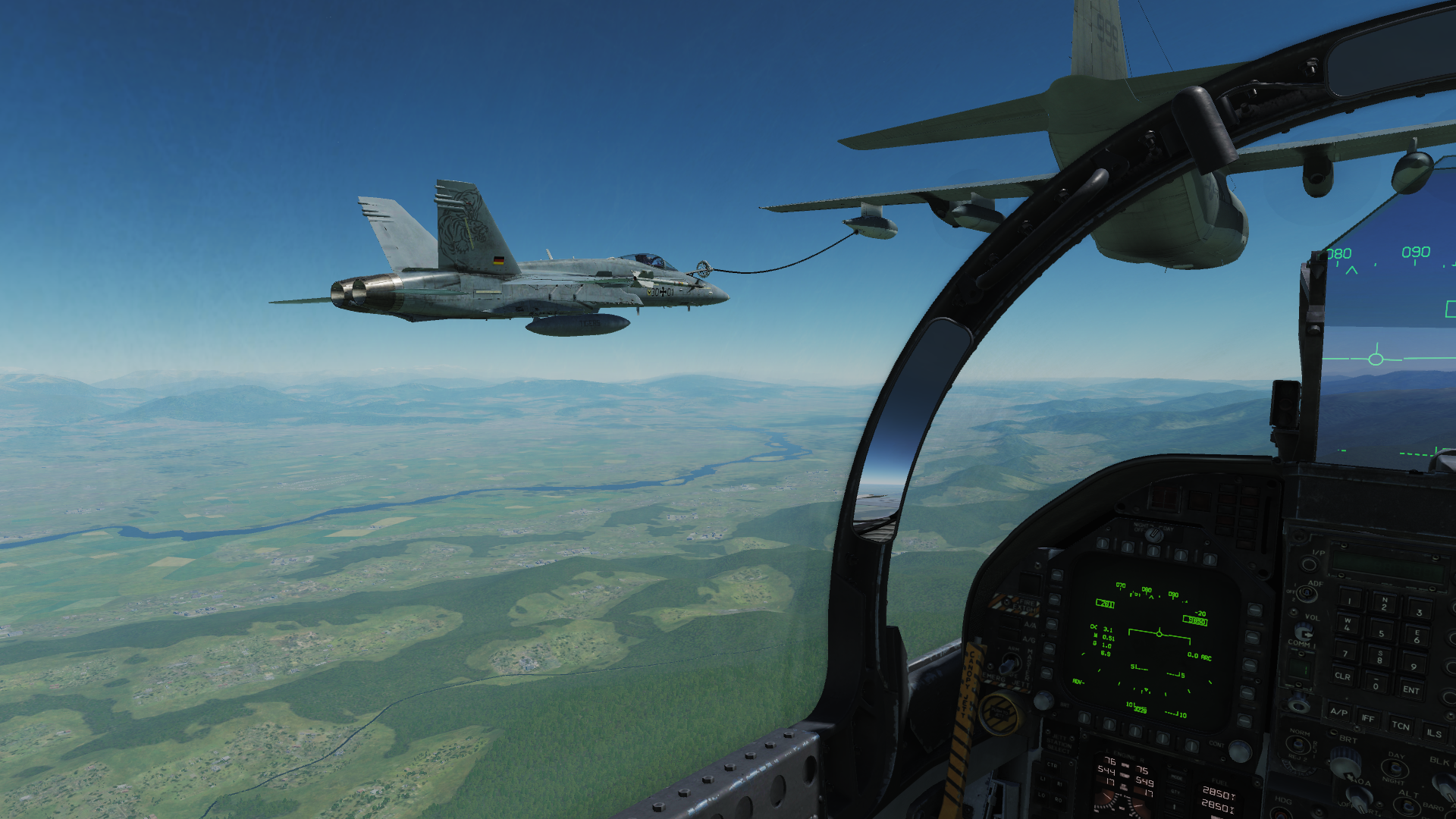
Task: Click the COMM 1 volume knob
Action: click(x=1303, y=632)
